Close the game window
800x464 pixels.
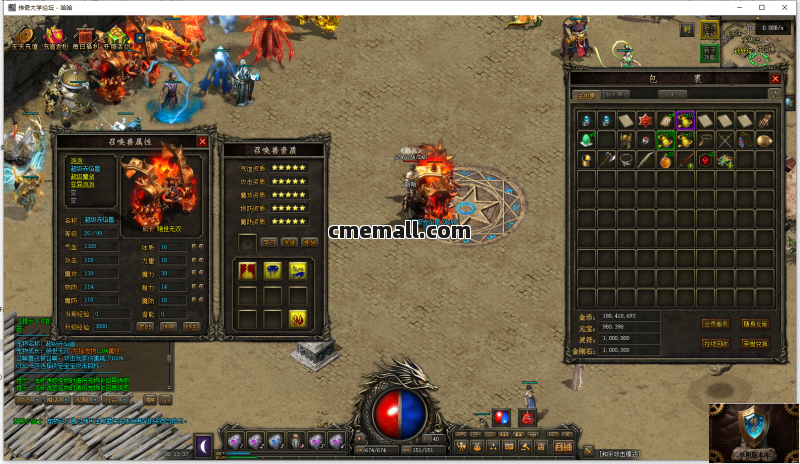coord(787,7)
